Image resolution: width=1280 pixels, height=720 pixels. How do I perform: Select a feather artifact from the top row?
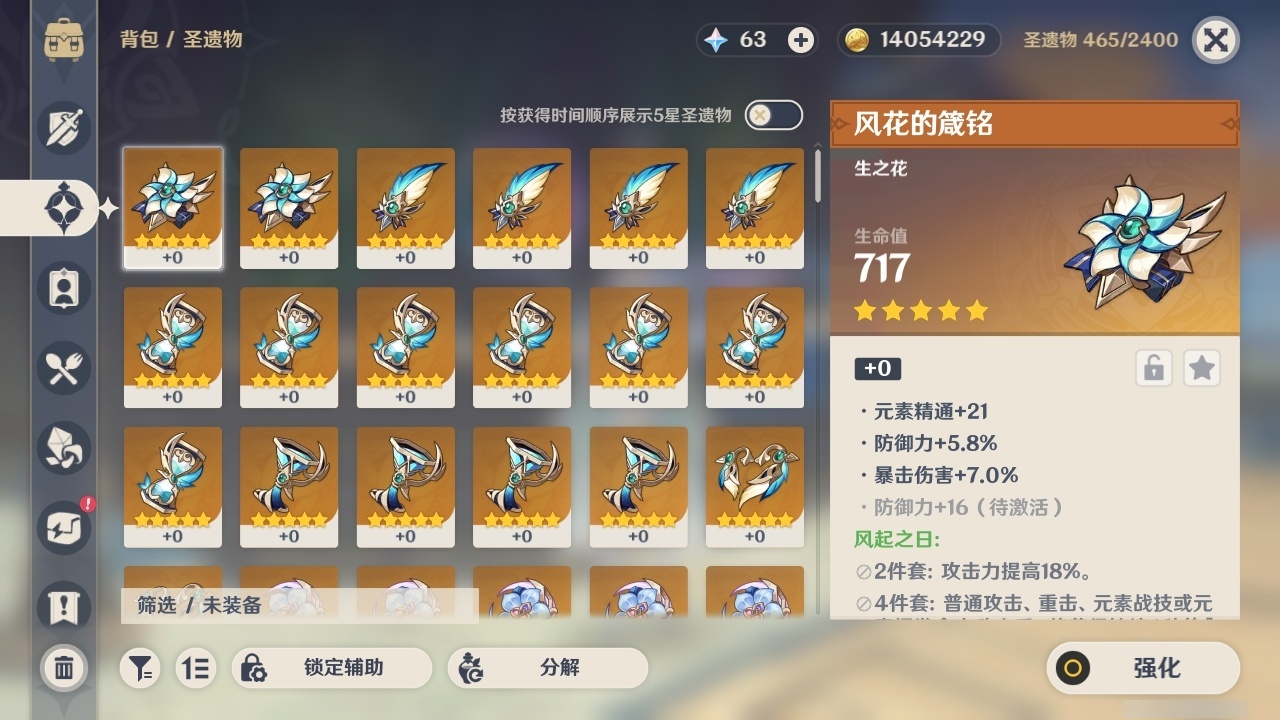405,207
